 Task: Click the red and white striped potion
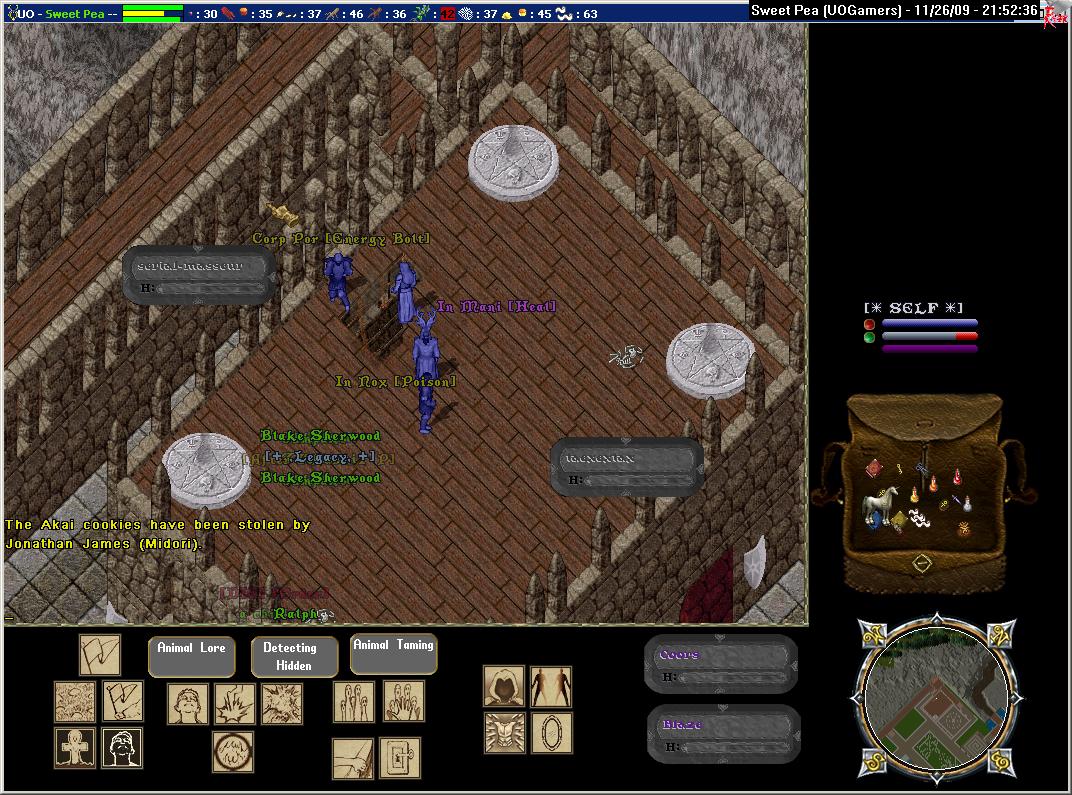click(957, 477)
